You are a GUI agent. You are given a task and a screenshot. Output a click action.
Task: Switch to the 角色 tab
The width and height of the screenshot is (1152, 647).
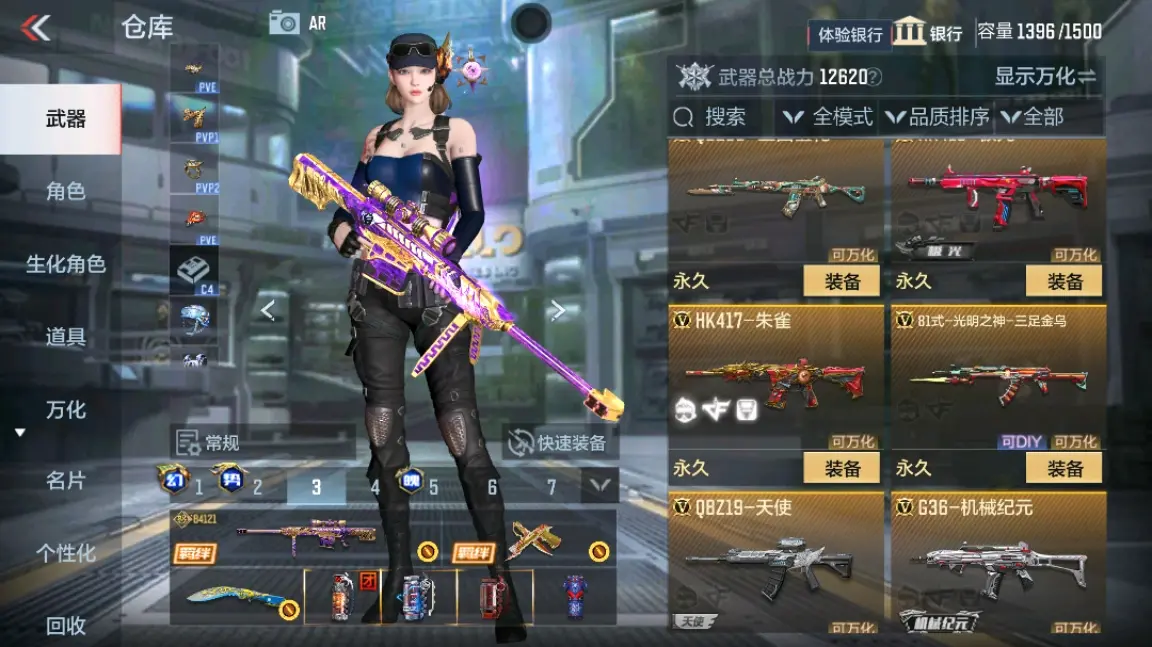[x=65, y=191]
